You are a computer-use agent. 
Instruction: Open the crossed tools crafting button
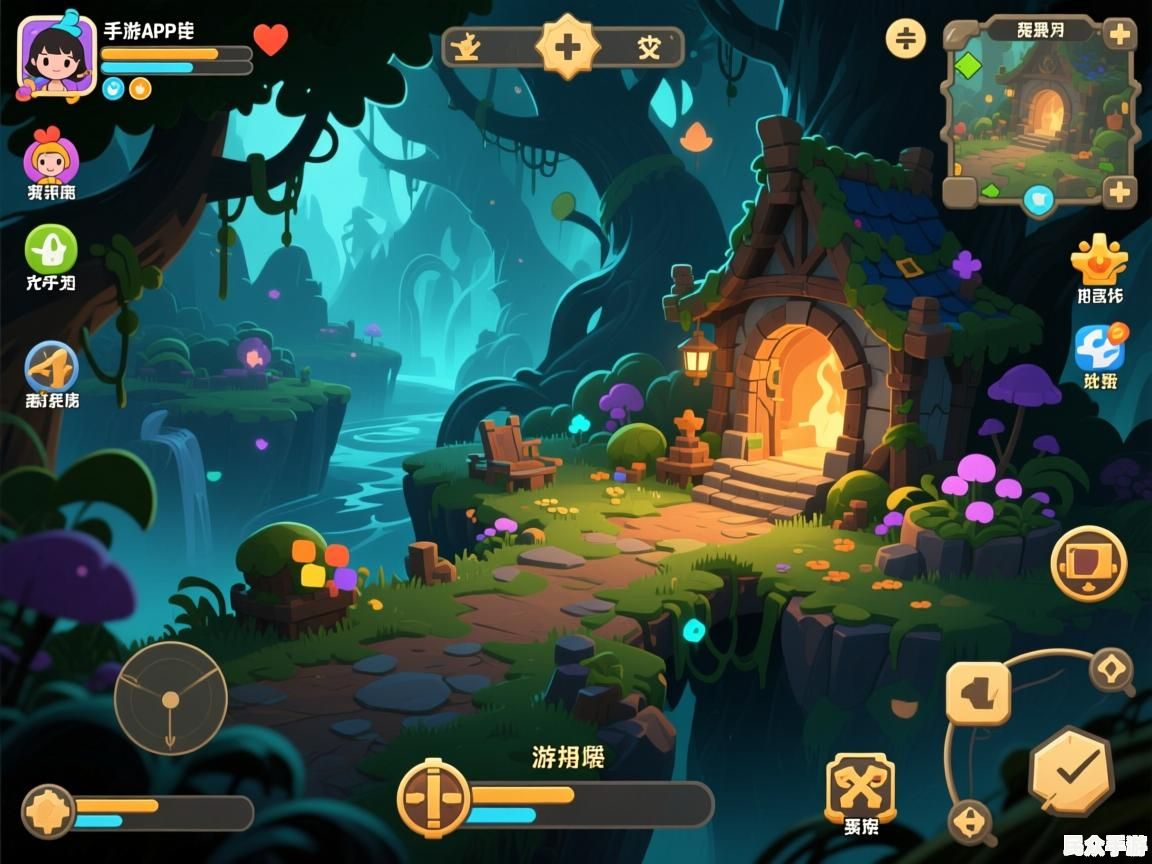(860, 788)
